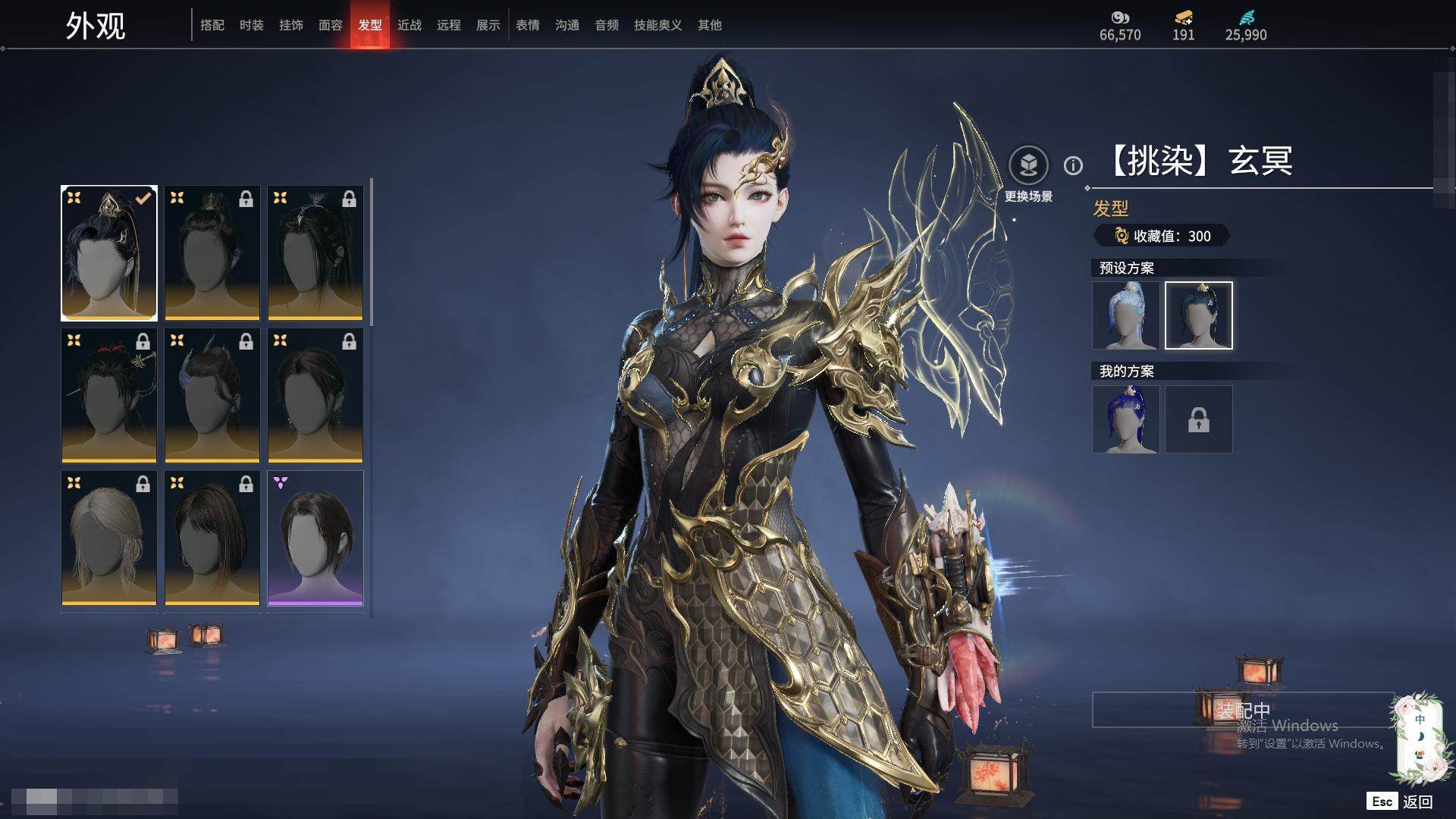Pick the locked white-blonde wavy hairstyle
1456x819 pixels.
click(x=109, y=538)
